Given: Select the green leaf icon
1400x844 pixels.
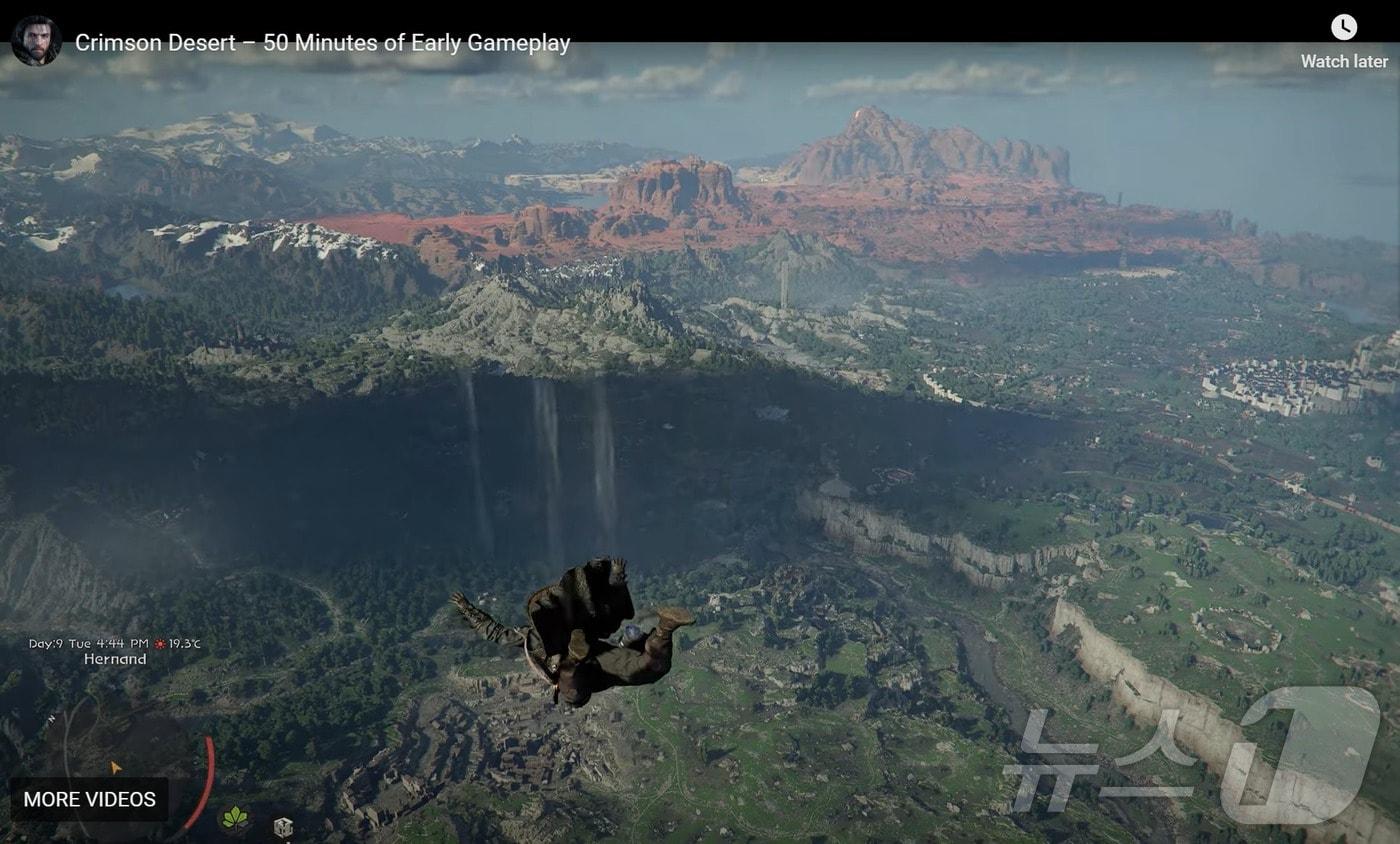Looking at the screenshot, I should pos(235,820).
